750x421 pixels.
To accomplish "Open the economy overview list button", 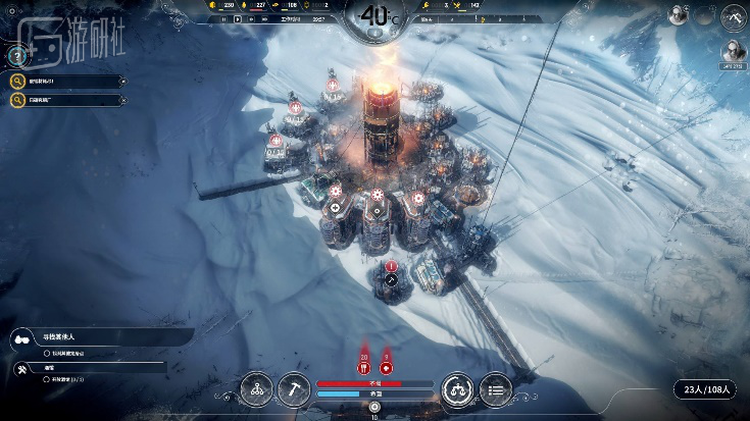I will 495,387.
